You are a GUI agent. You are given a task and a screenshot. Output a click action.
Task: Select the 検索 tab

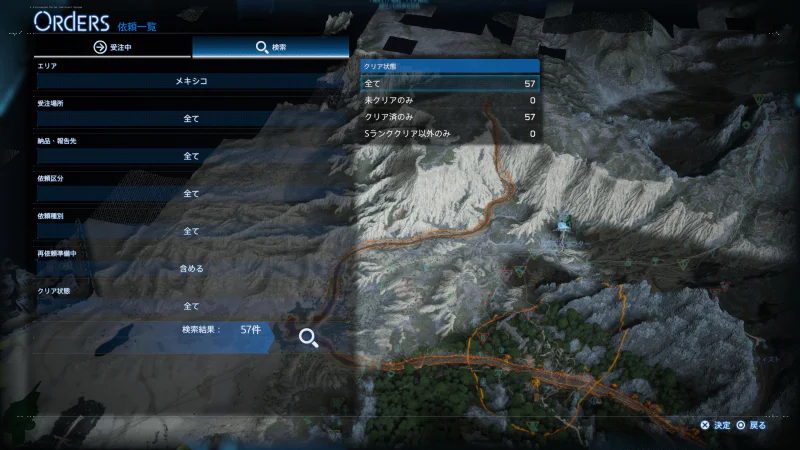coord(271,46)
